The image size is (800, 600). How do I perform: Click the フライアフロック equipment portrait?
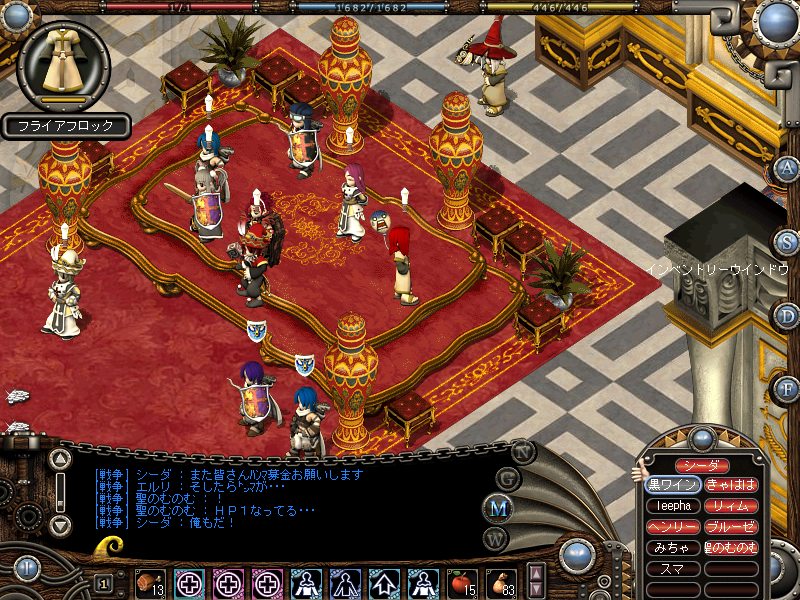pos(65,66)
